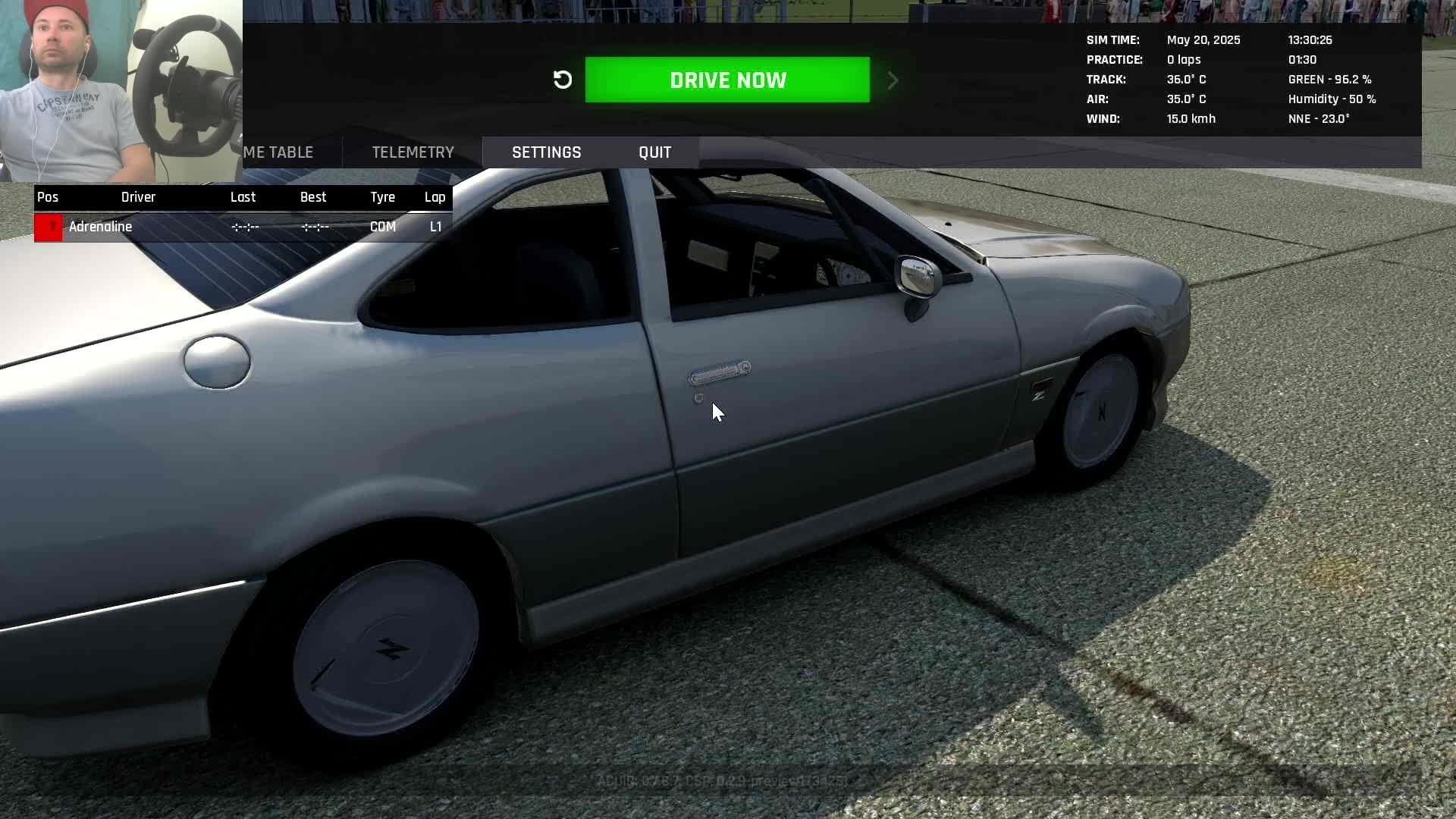Switch to the Settings tab

(546, 152)
